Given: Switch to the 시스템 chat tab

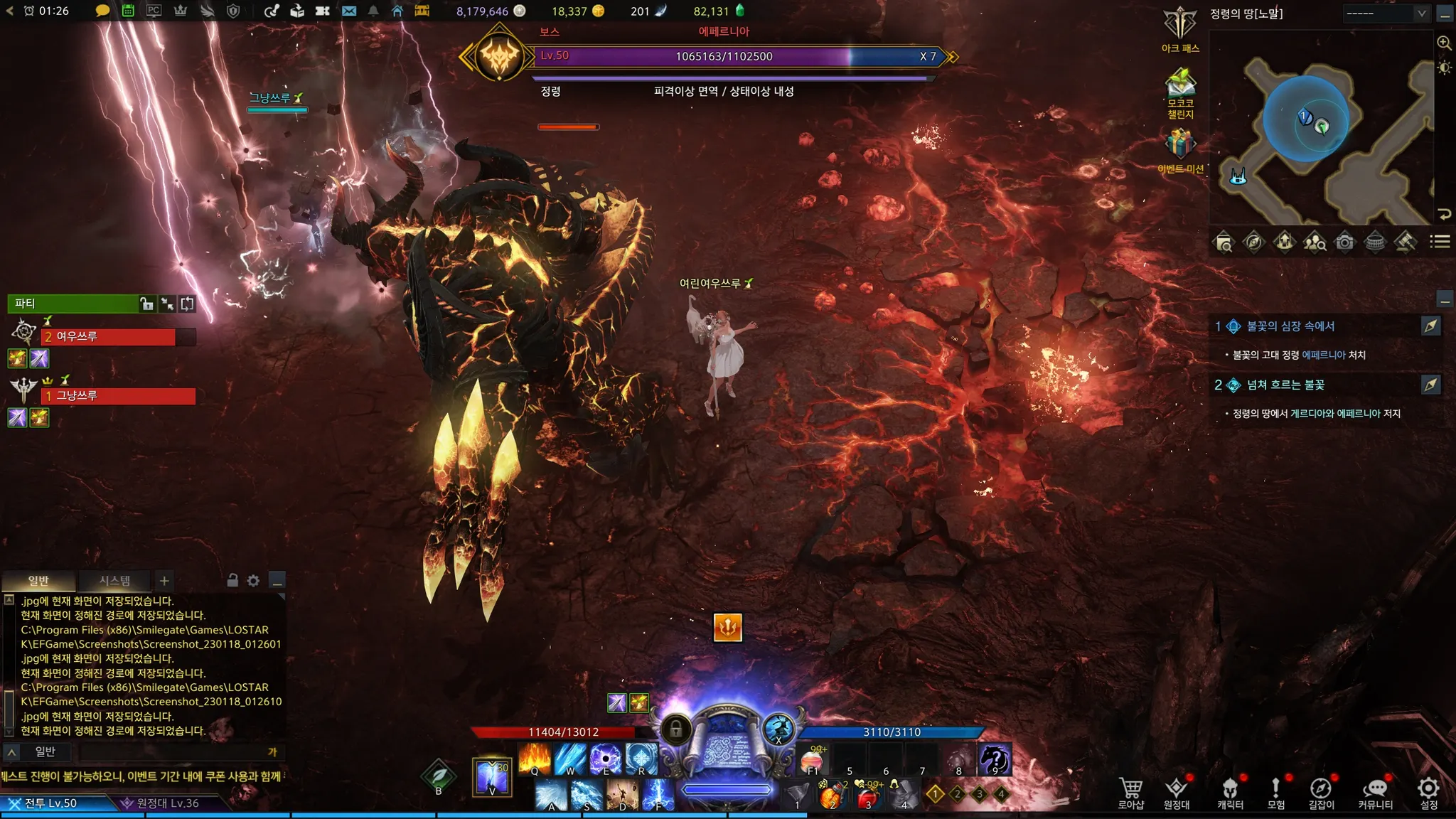Looking at the screenshot, I should point(114,581).
